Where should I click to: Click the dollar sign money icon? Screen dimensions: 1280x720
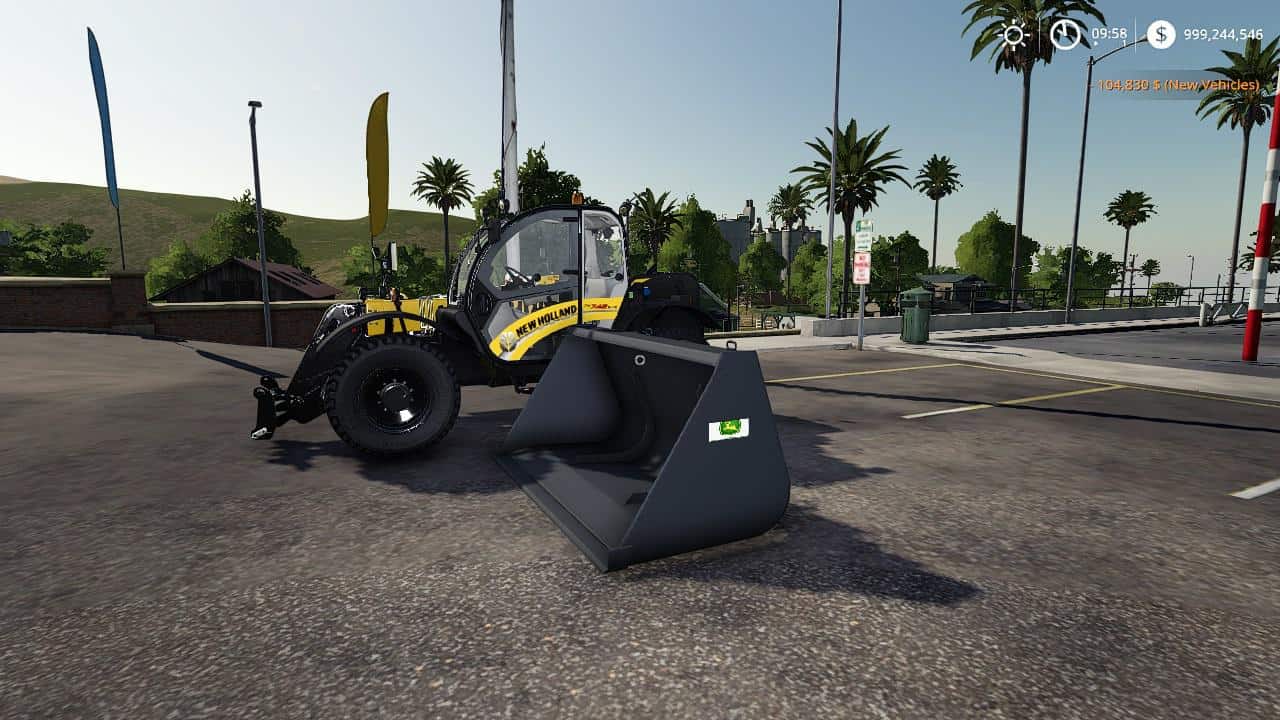coord(1160,34)
